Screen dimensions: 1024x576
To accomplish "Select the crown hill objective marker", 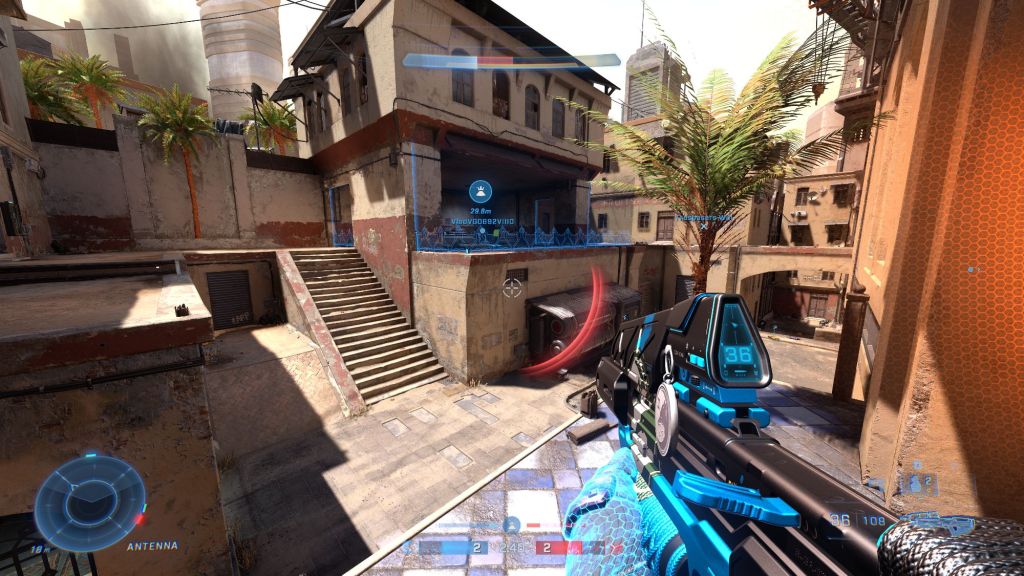I will [481, 191].
